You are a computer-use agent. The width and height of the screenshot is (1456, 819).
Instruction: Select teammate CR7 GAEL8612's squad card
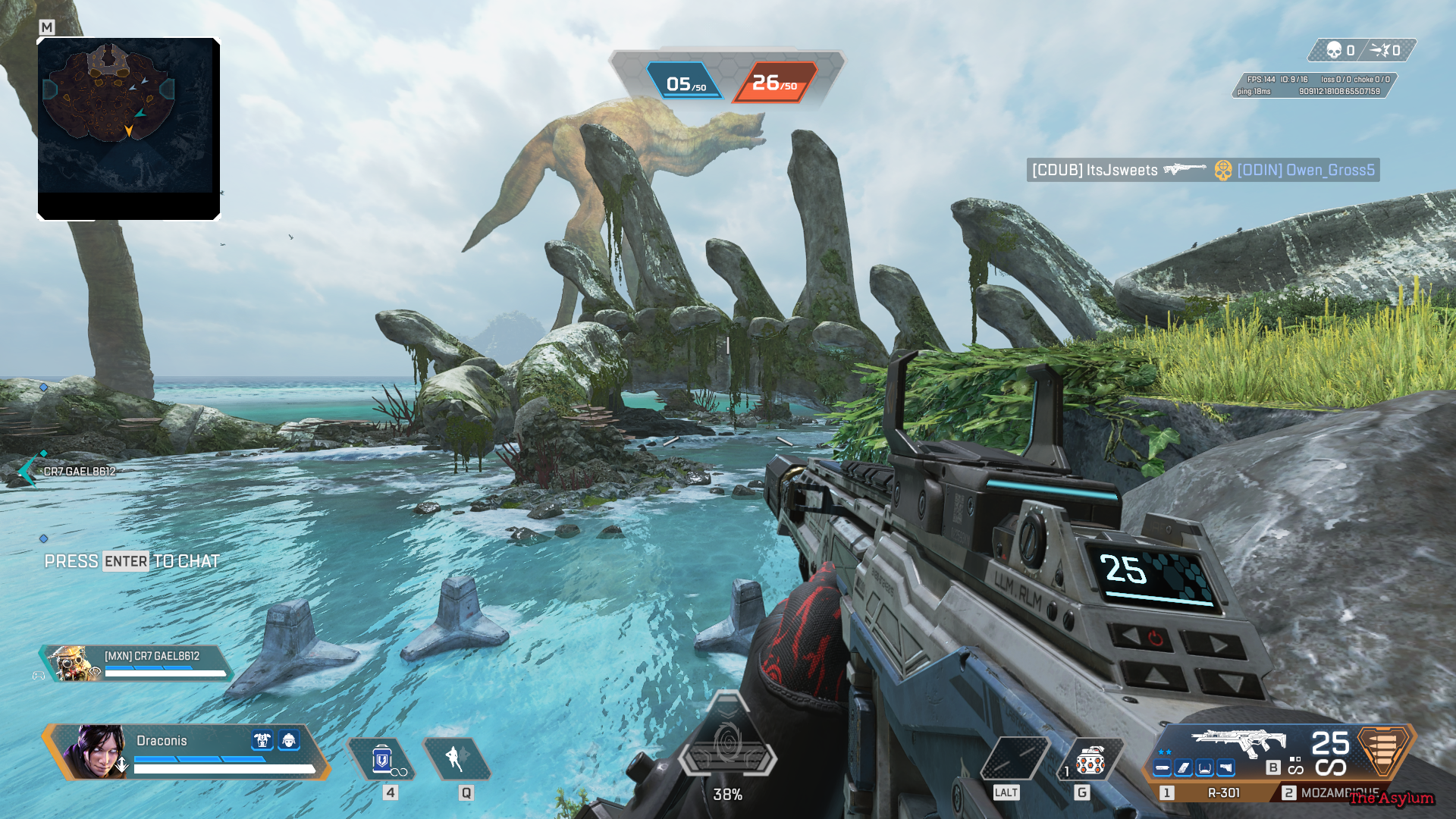point(136,663)
